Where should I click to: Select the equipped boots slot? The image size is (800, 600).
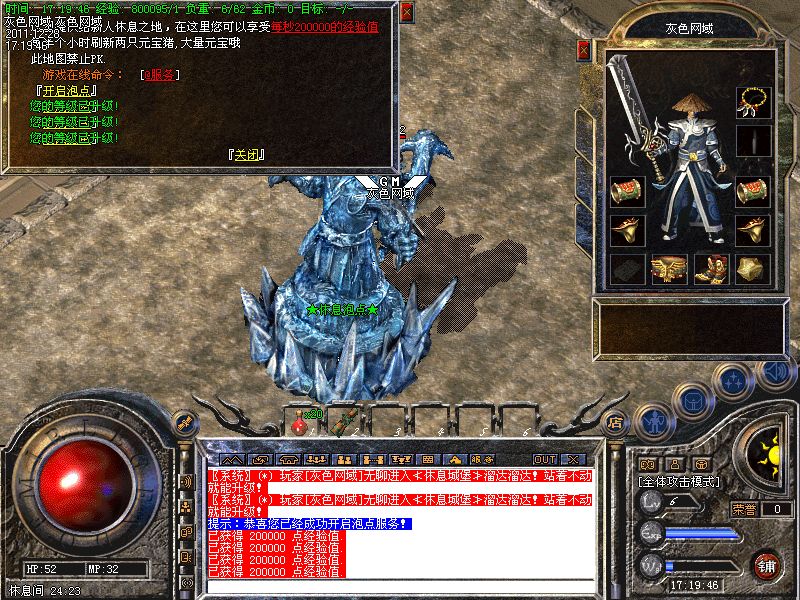click(709, 268)
